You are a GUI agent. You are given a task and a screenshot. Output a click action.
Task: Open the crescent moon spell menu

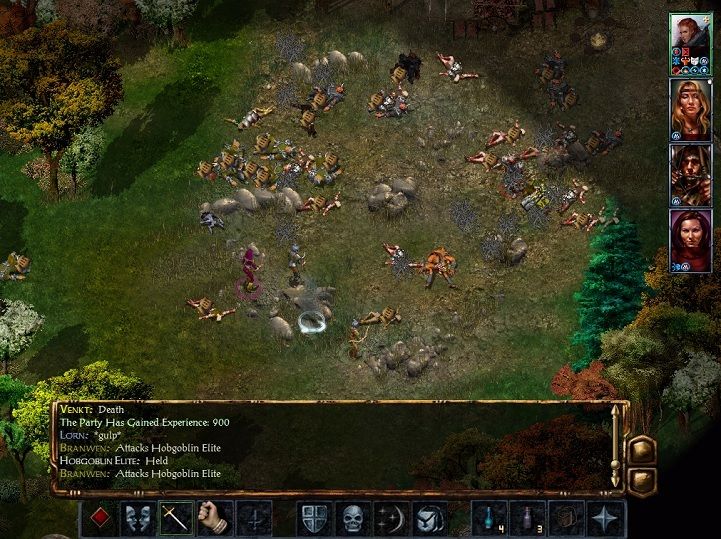click(392, 519)
